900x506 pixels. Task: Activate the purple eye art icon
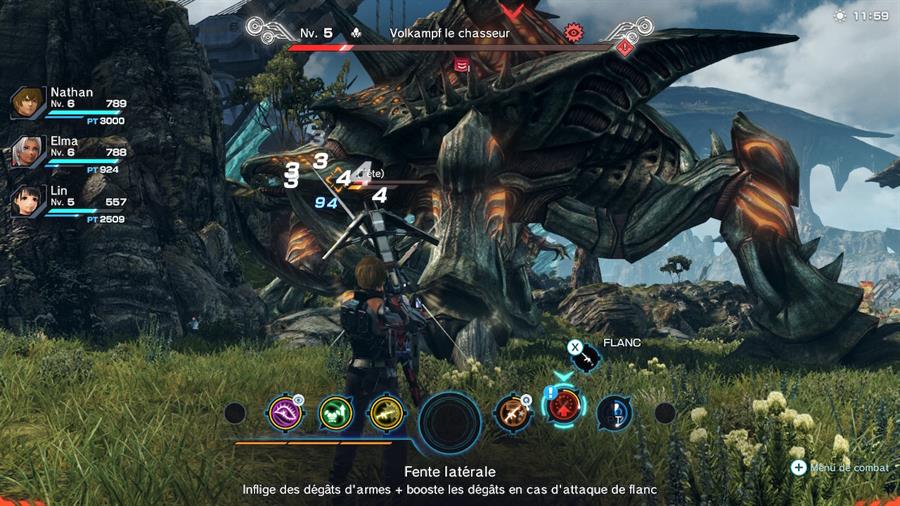(x=285, y=412)
